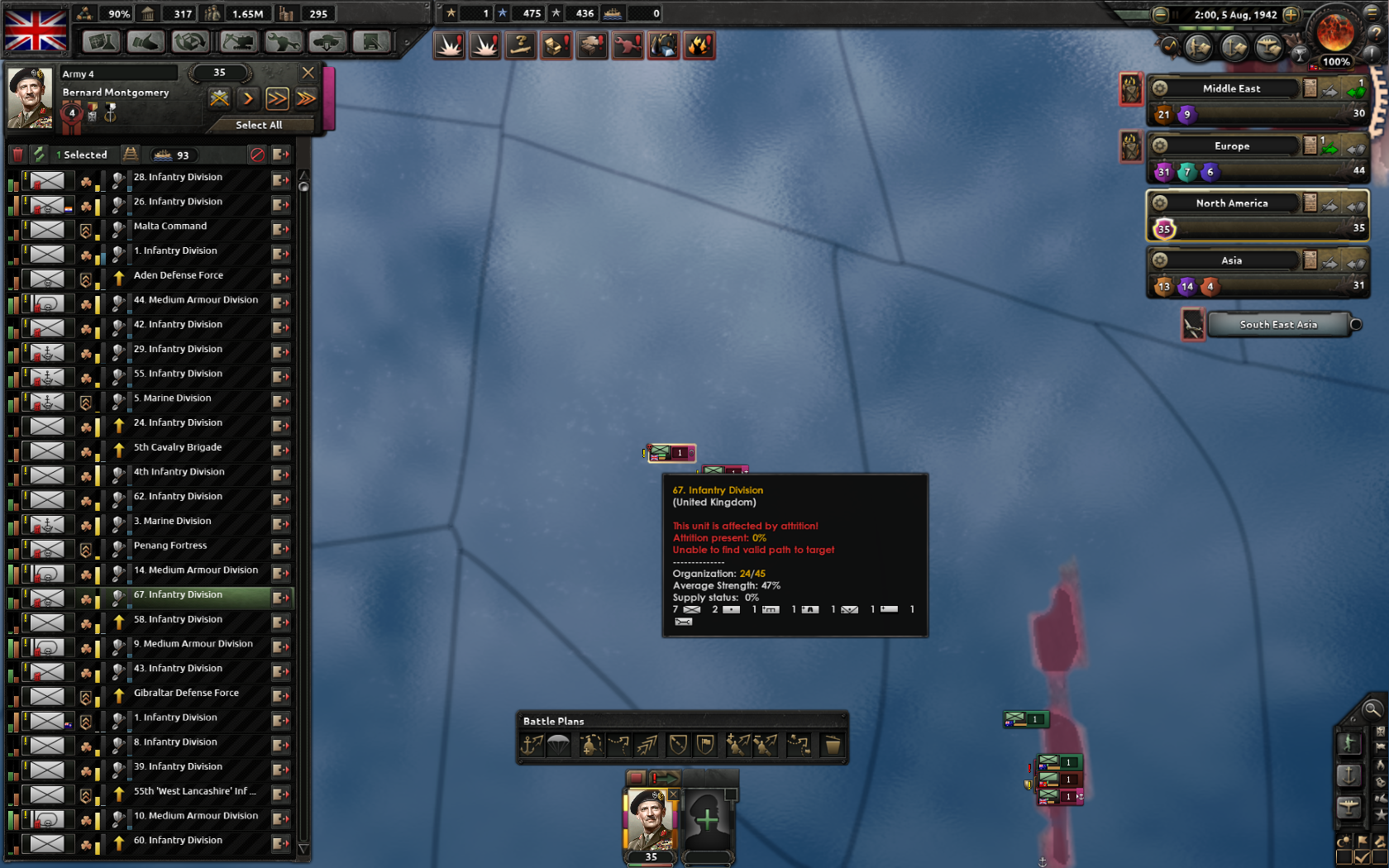Toggle the naval transport indicator showing 93
The height and width of the screenshot is (868, 1389).
tap(174, 155)
